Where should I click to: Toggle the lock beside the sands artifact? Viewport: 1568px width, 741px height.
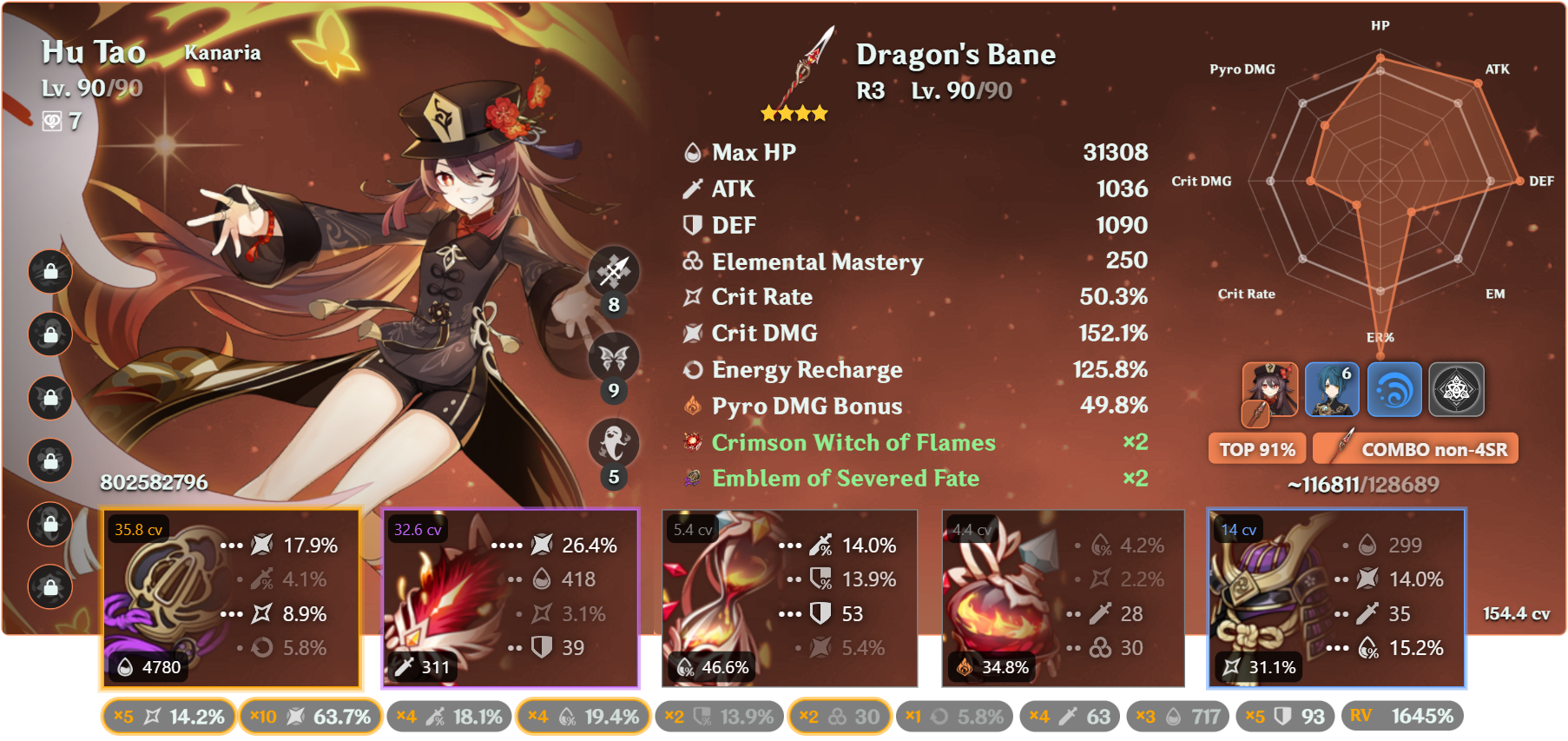(49, 398)
